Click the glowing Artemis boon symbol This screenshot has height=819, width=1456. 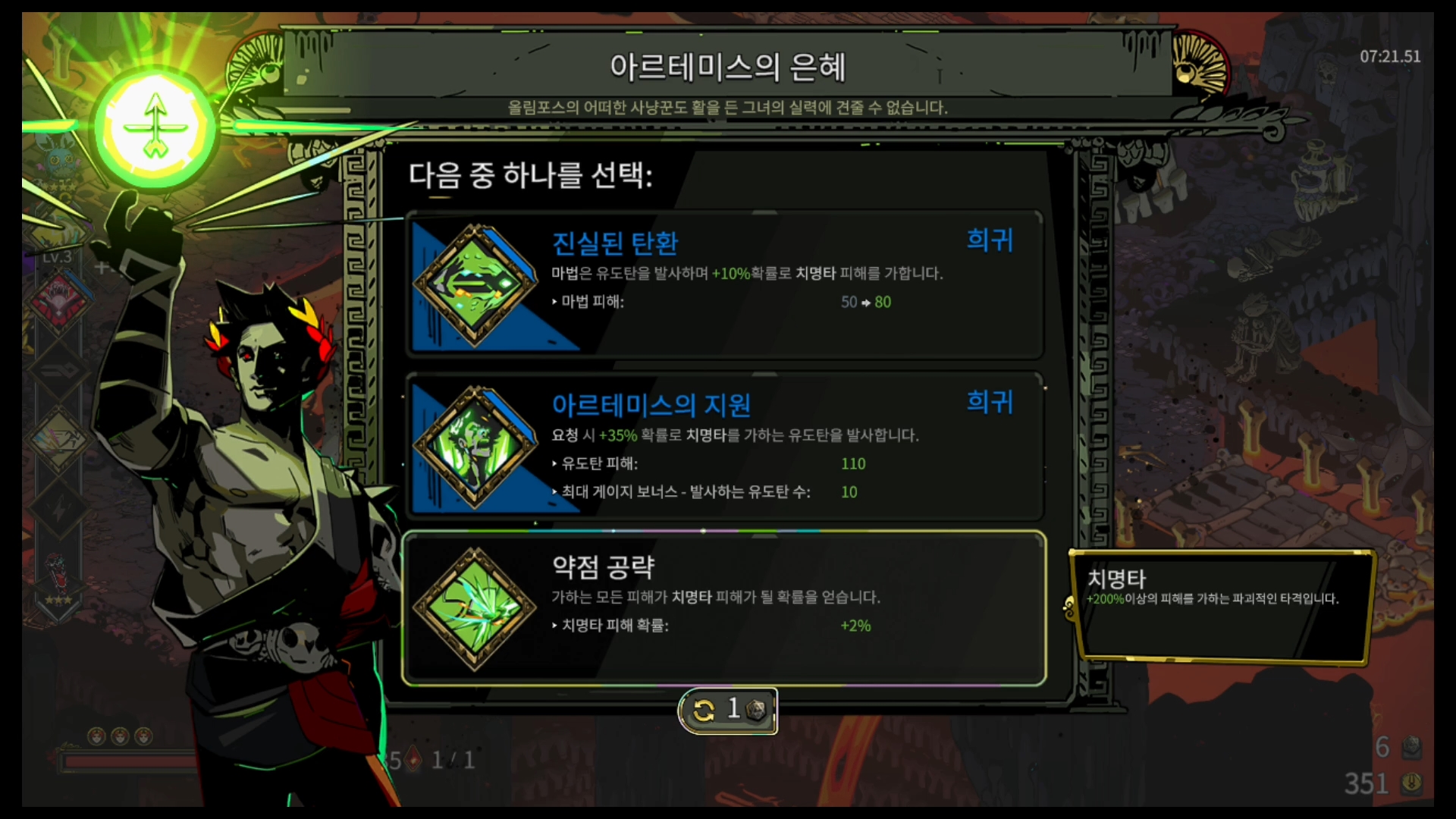[155, 127]
